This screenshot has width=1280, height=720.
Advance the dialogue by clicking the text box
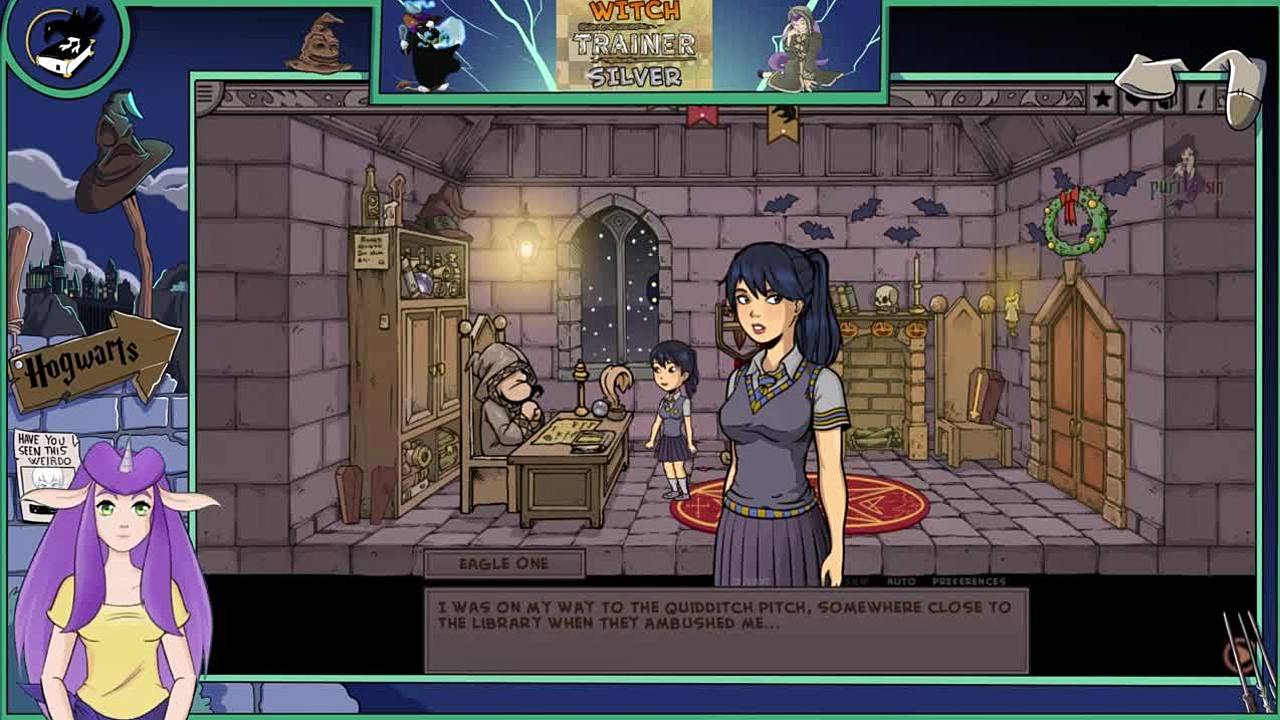726,630
